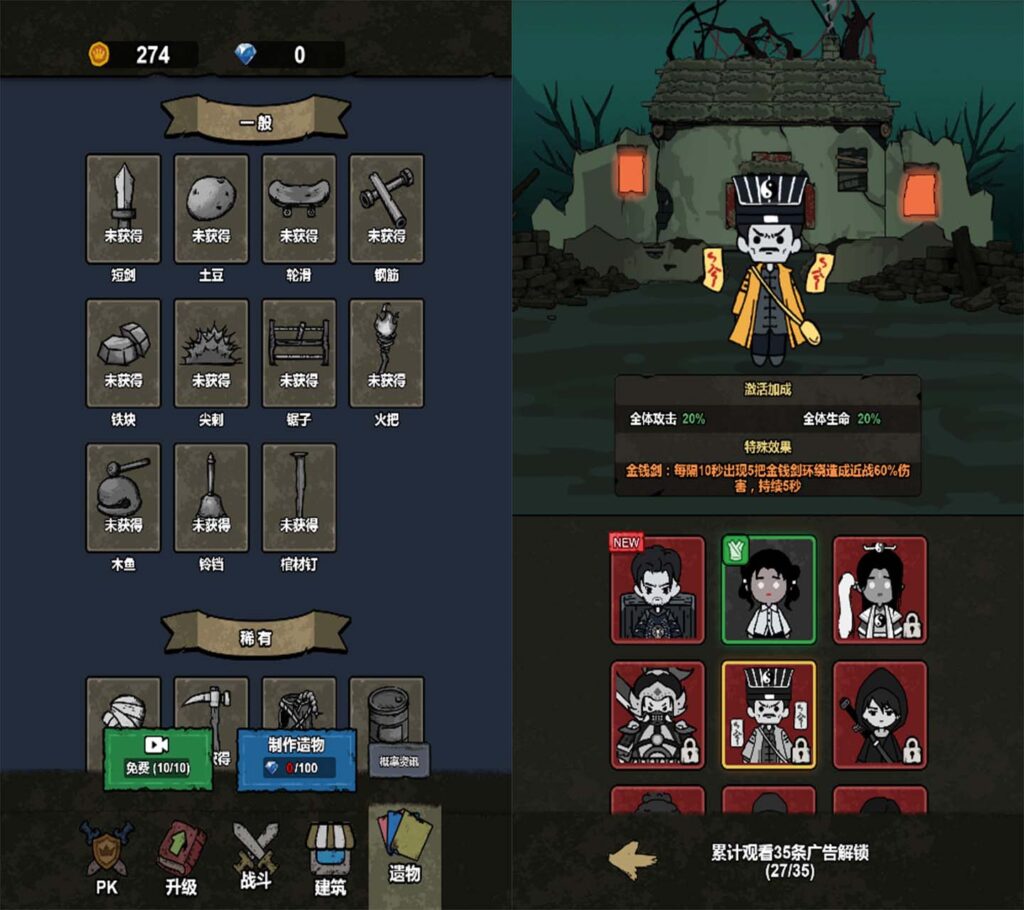Claim the green free video ad button
Screen dimensions: 1024x910
click(x=157, y=758)
